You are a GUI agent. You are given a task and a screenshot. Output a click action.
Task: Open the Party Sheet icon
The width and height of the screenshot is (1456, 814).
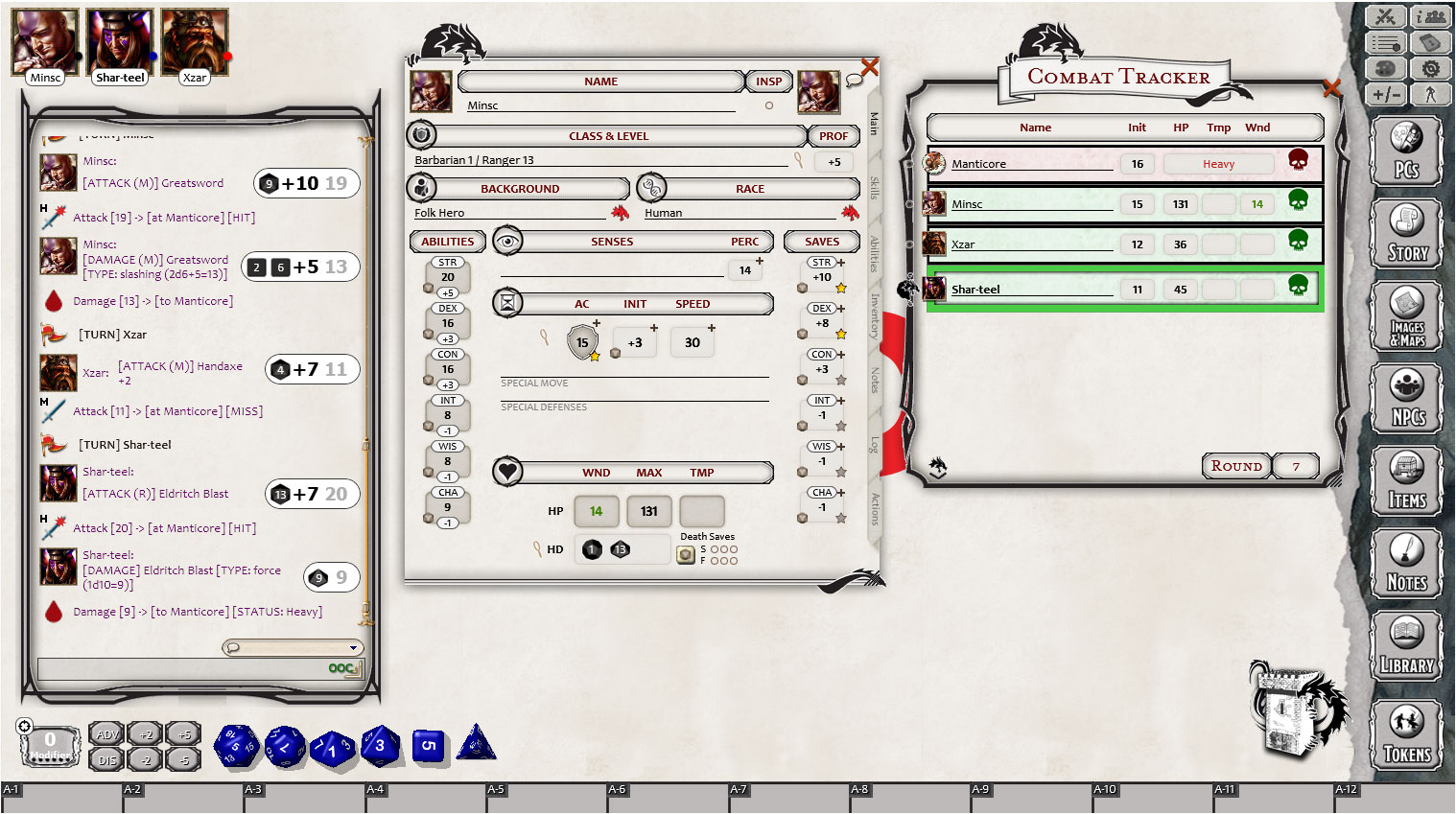point(1430,16)
